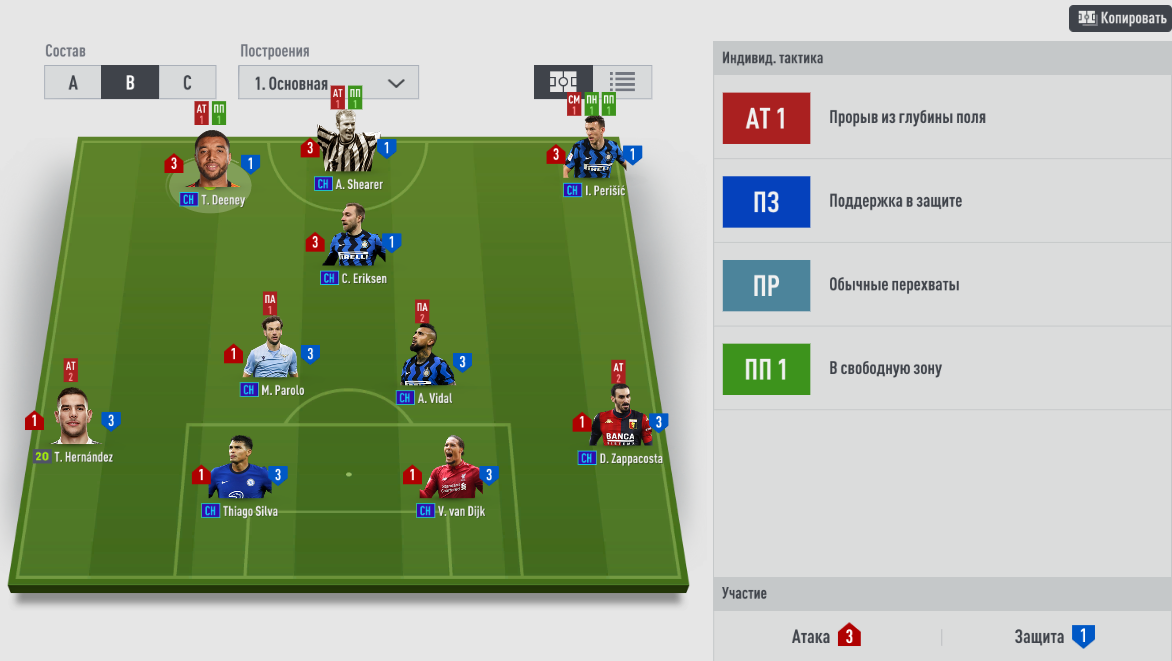Image resolution: width=1172 pixels, height=661 pixels.
Task: Switch to squad tab A
Action: (73, 83)
